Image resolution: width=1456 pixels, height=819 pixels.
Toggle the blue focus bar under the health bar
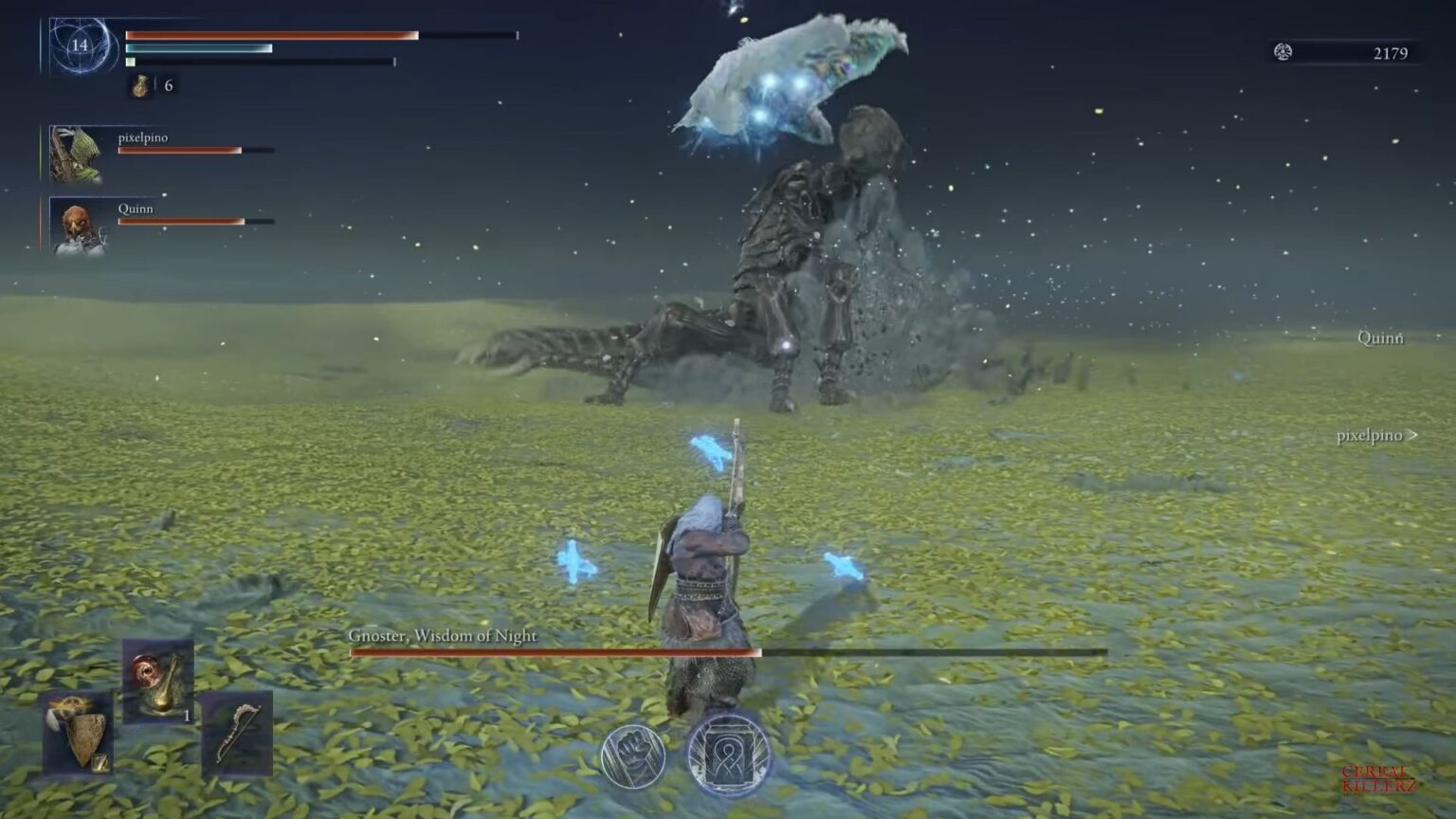point(199,47)
